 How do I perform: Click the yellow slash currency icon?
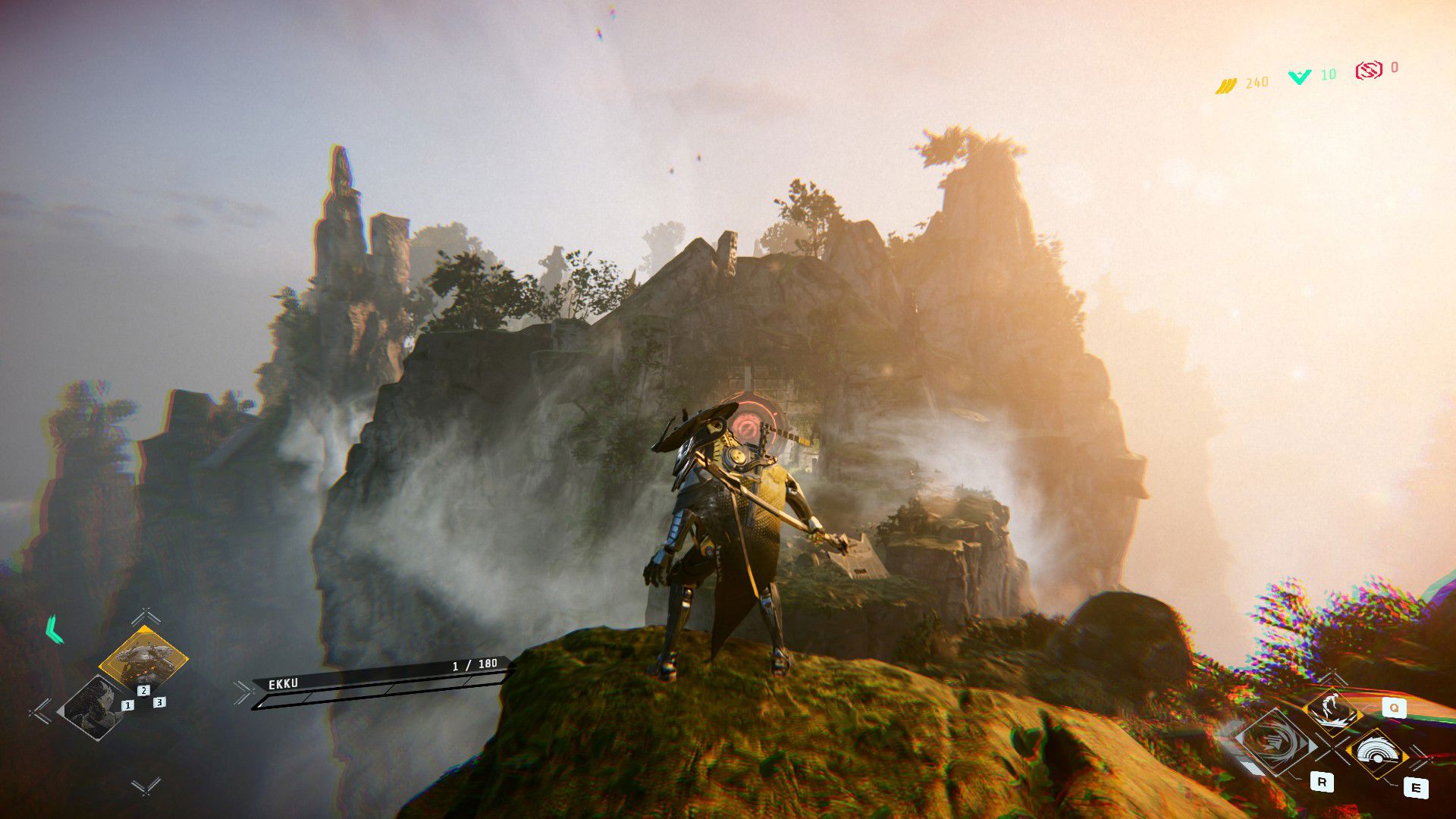pos(1226,86)
